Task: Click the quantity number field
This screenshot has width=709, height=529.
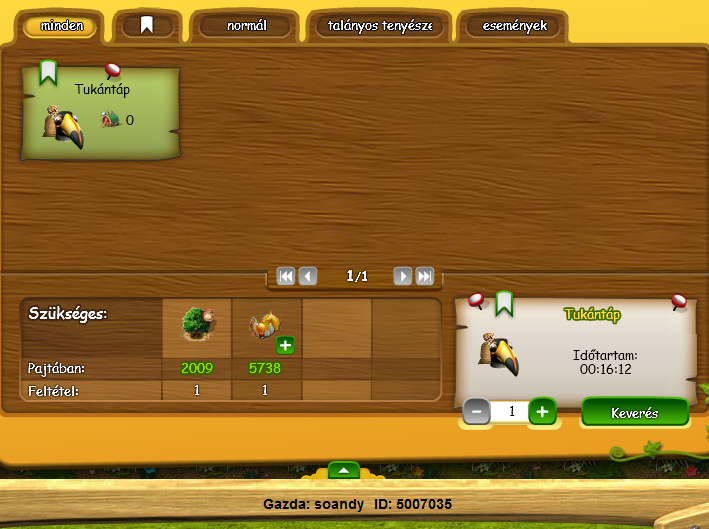Action: [x=509, y=411]
